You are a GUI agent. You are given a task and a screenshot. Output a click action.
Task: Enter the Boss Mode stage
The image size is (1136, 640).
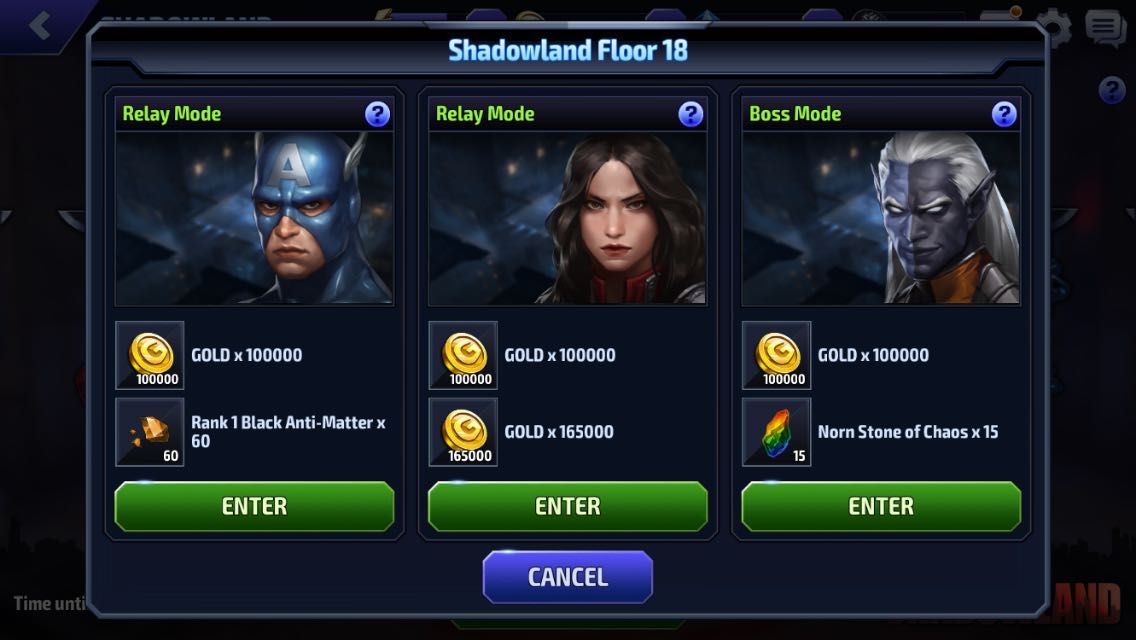tap(880, 506)
